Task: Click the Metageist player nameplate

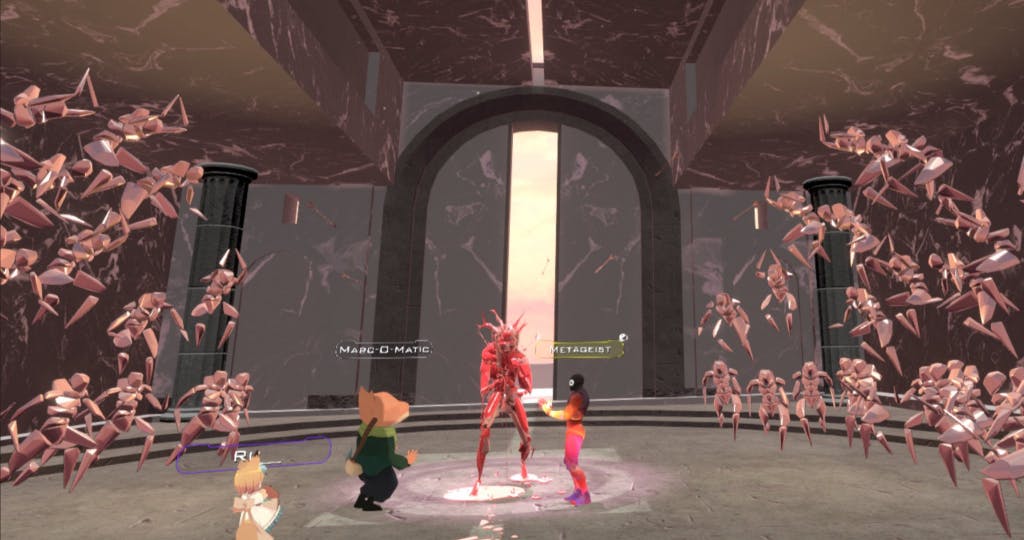Action: point(579,348)
